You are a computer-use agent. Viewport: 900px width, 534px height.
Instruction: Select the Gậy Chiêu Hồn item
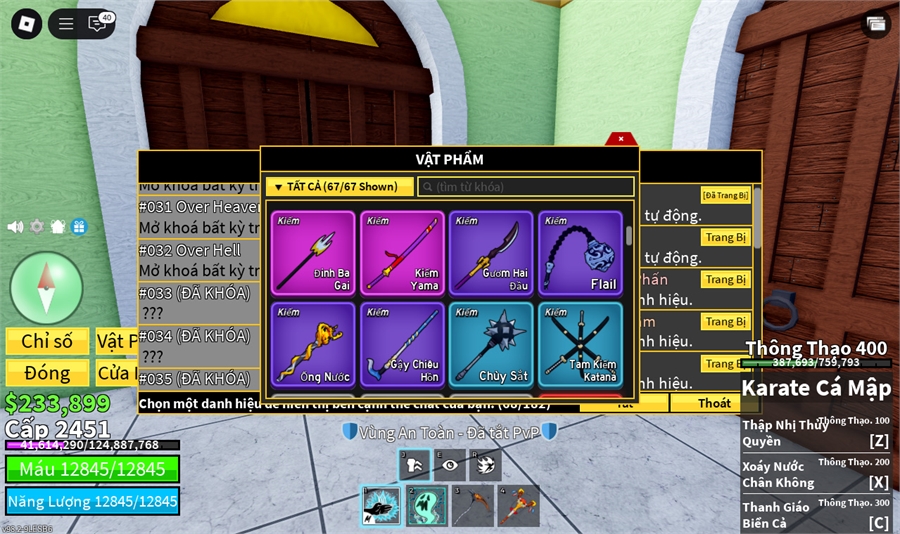click(403, 344)
